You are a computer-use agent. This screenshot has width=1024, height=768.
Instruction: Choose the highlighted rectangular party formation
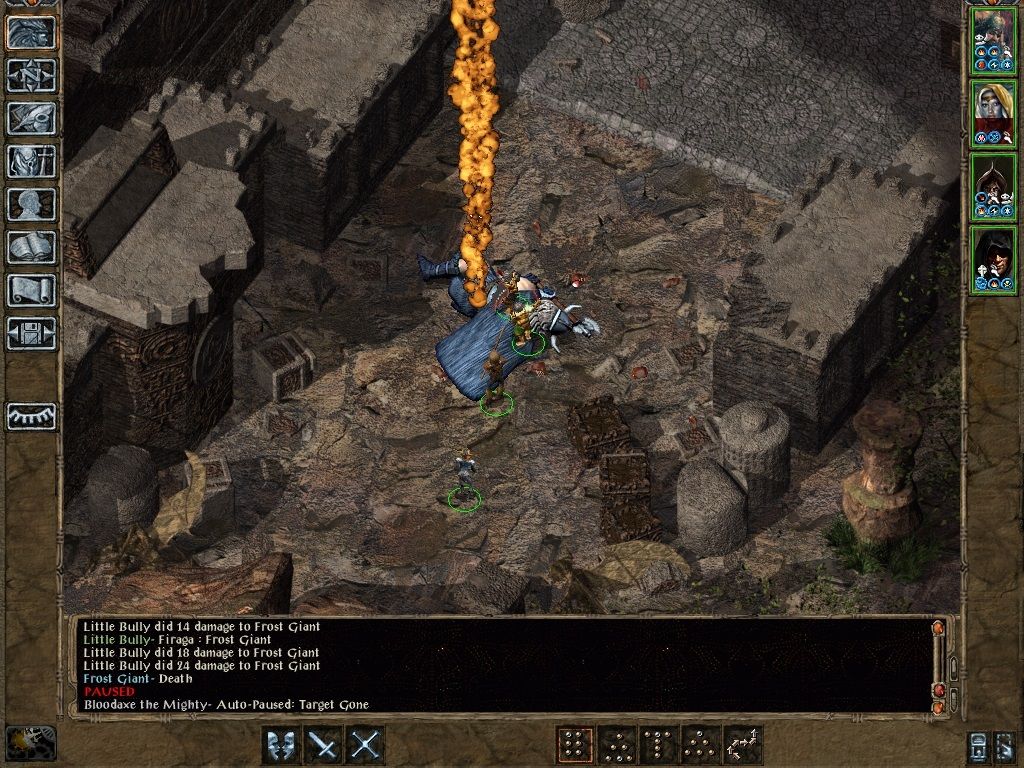tap(574, 745)
